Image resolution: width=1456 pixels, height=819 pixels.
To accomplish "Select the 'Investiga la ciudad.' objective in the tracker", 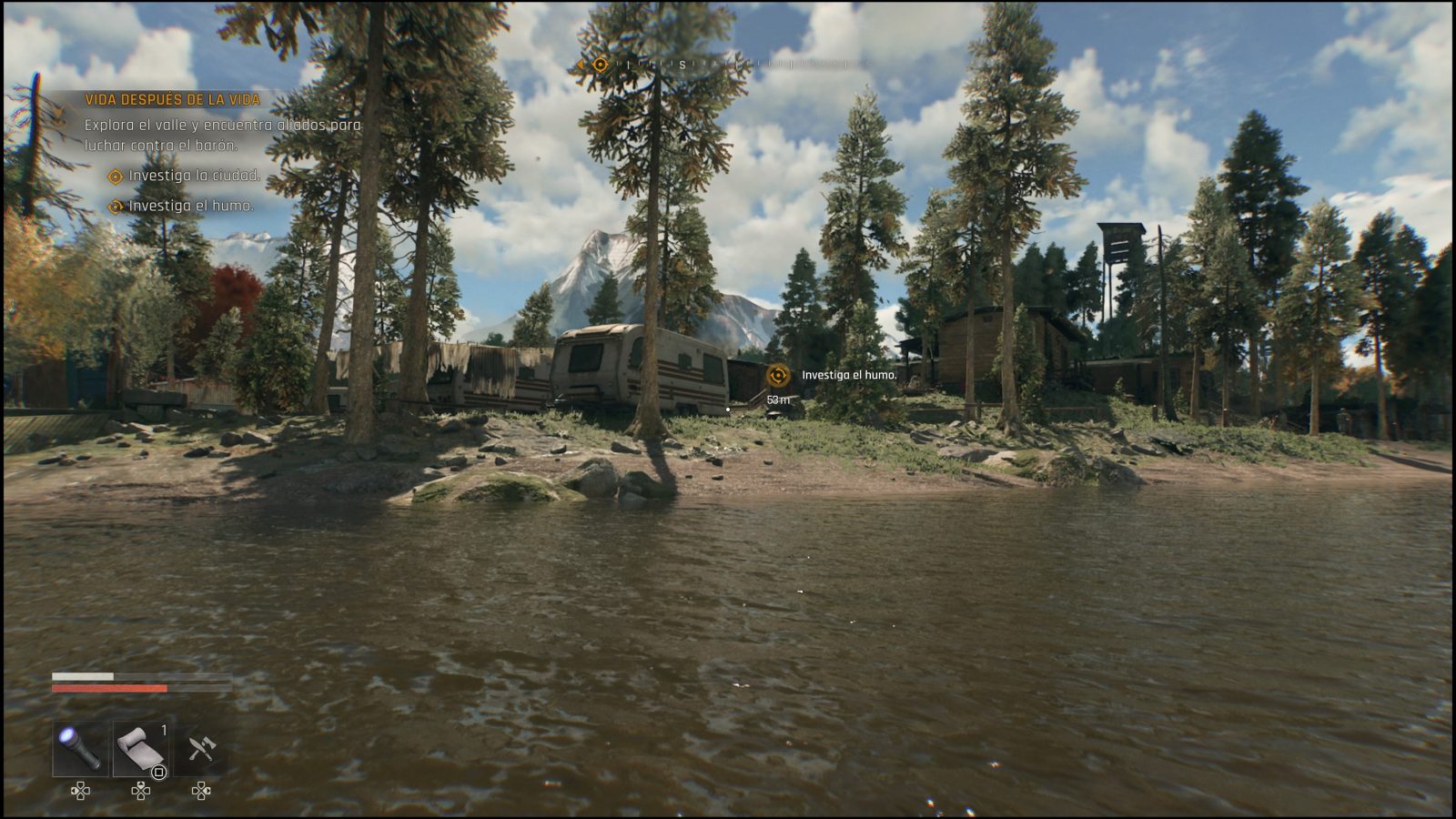I will pyautogui.click(x=194, y=176).
